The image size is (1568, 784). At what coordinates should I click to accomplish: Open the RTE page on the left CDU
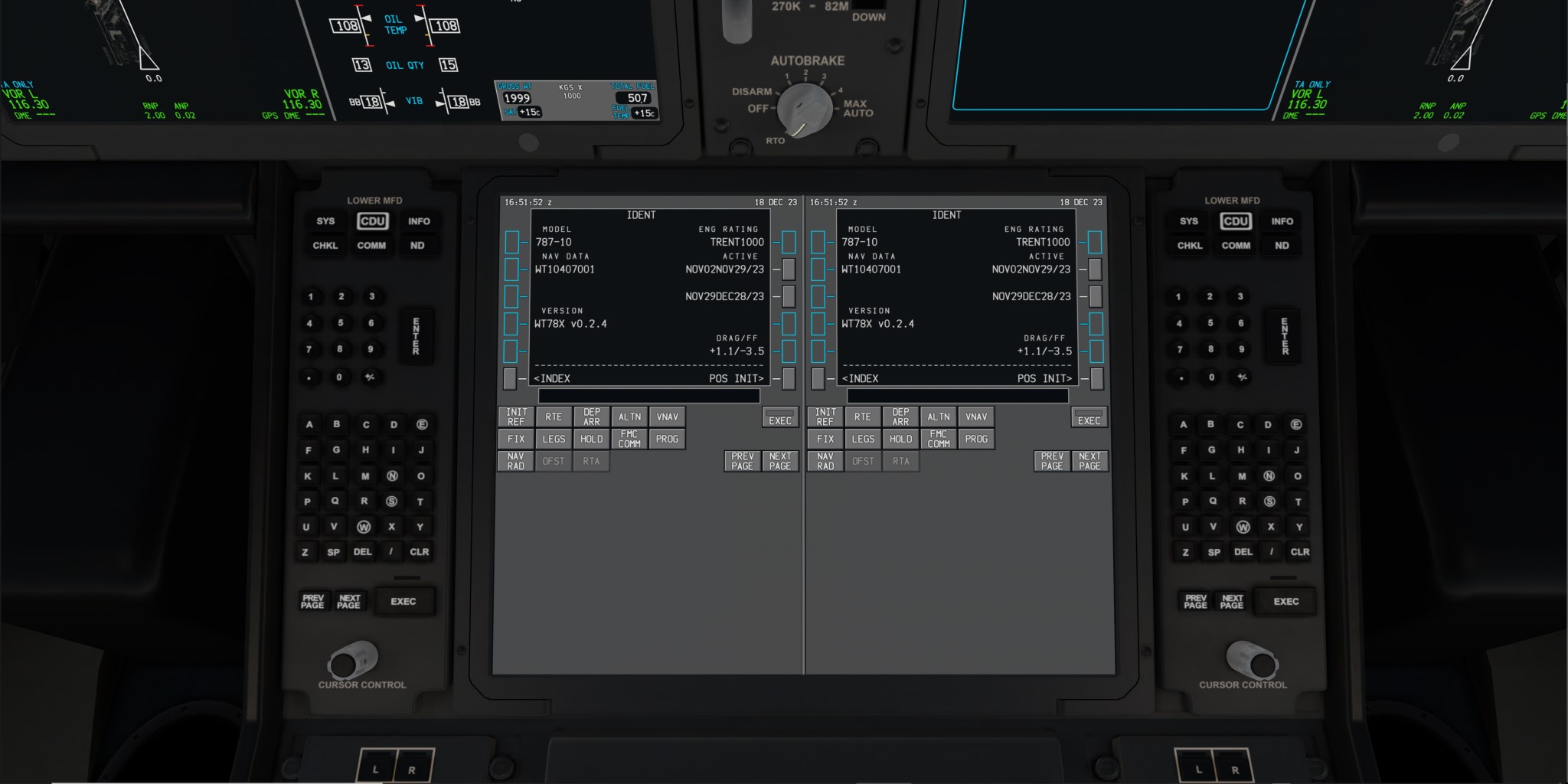(554, 416)
